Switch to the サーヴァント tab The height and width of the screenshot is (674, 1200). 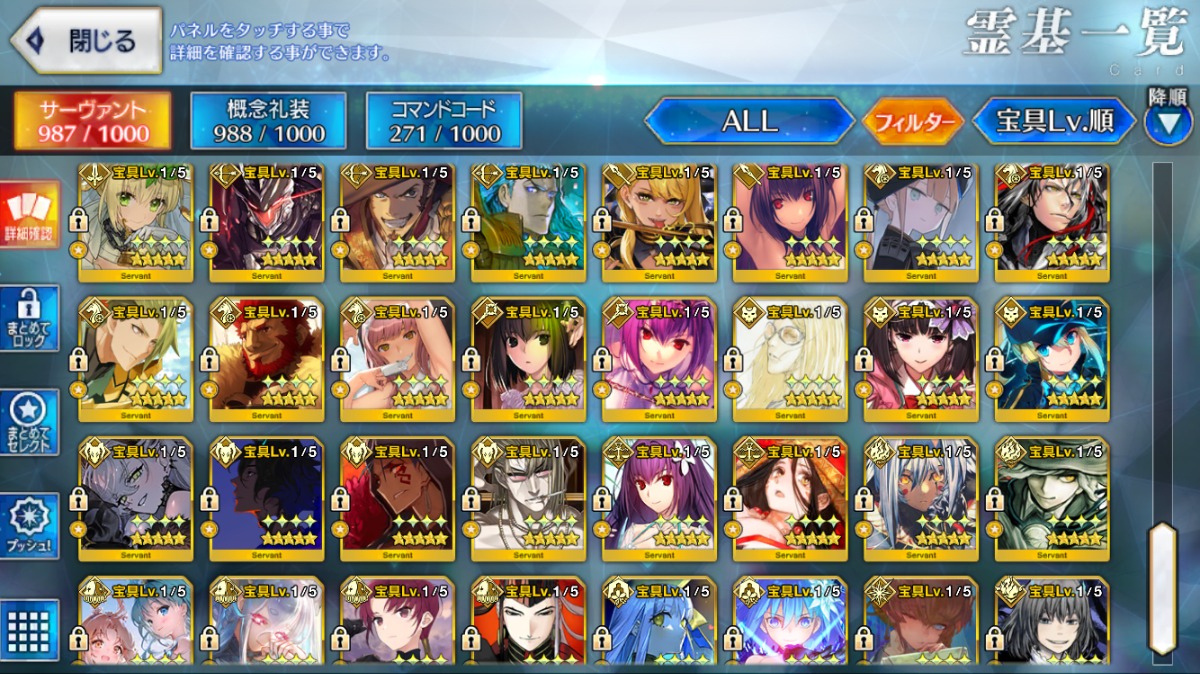[x=92, y=121]
